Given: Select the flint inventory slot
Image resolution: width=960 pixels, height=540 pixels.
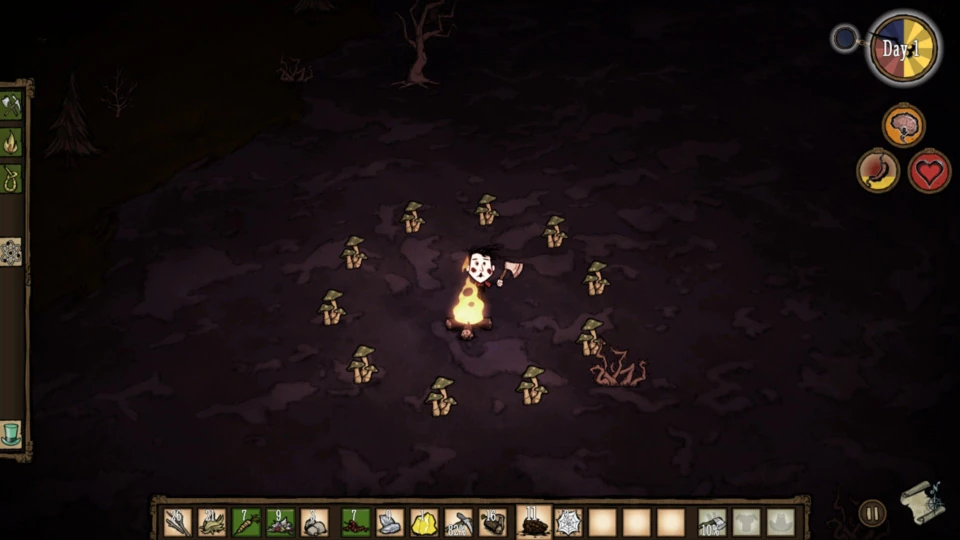Looking at the screenshot, I should click(x=390, y=522).
